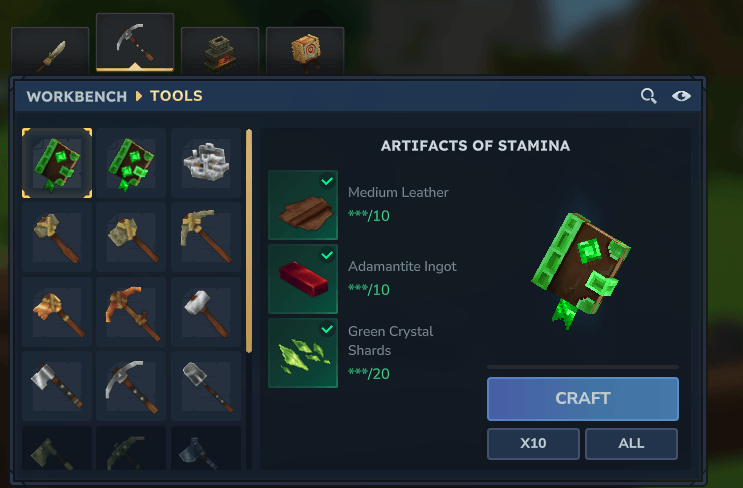Select the iron pickaxe recipe
Viewport: 743px width, 488px height.
click(131, 386)
